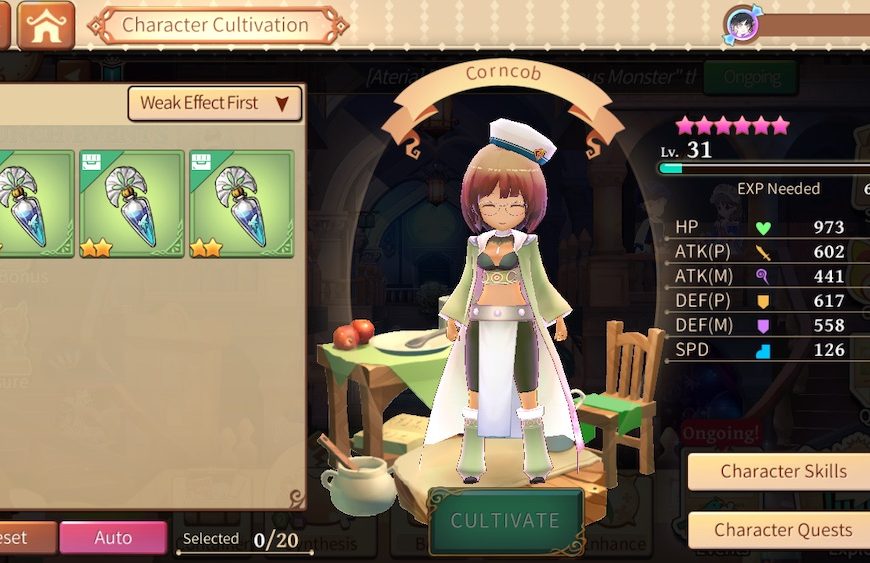Screen dimensions: 870x563
Task: Open Character Skills
Action: point(782,471)
